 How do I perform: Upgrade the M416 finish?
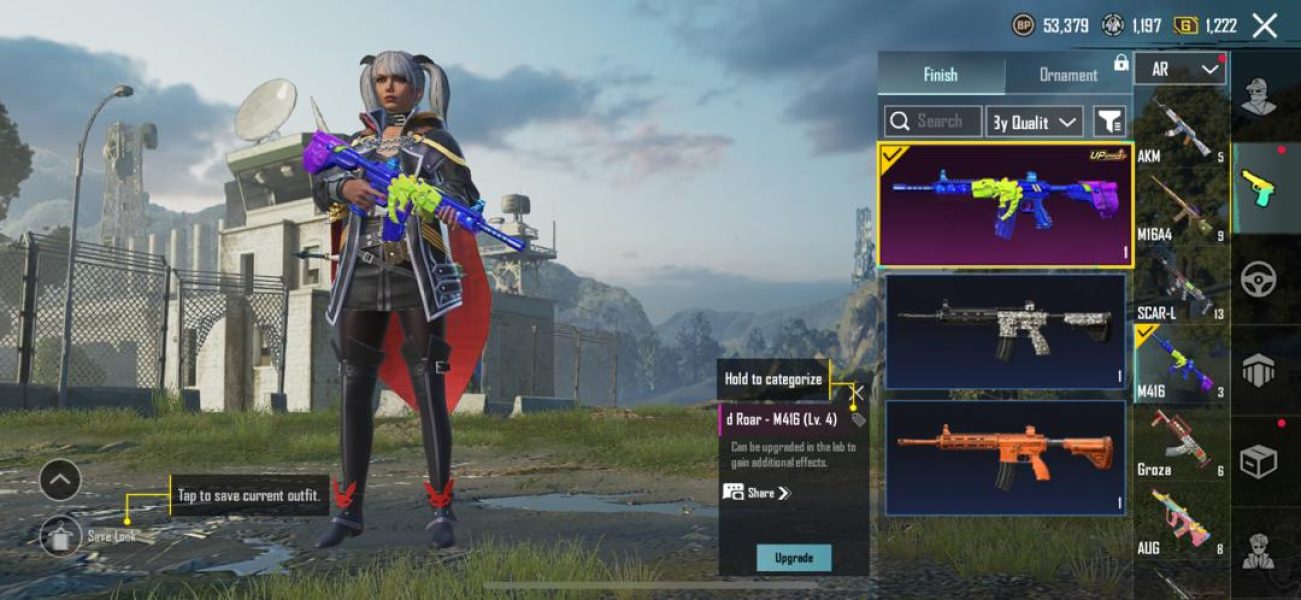(x=794, y=558)
